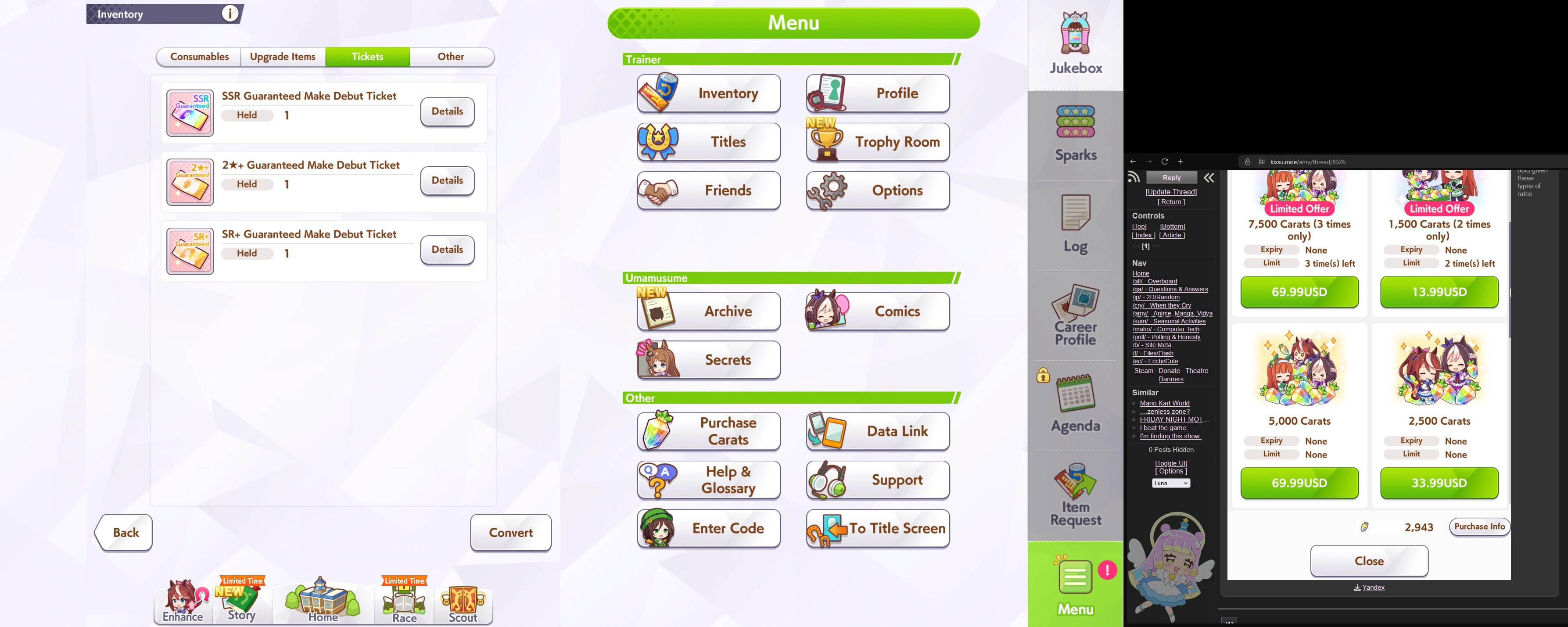Show details for SR+ Guaranteed Make Debut Ticket
Image resolution: width=1568 pixels, height=627 pixels.
[447, 250]
